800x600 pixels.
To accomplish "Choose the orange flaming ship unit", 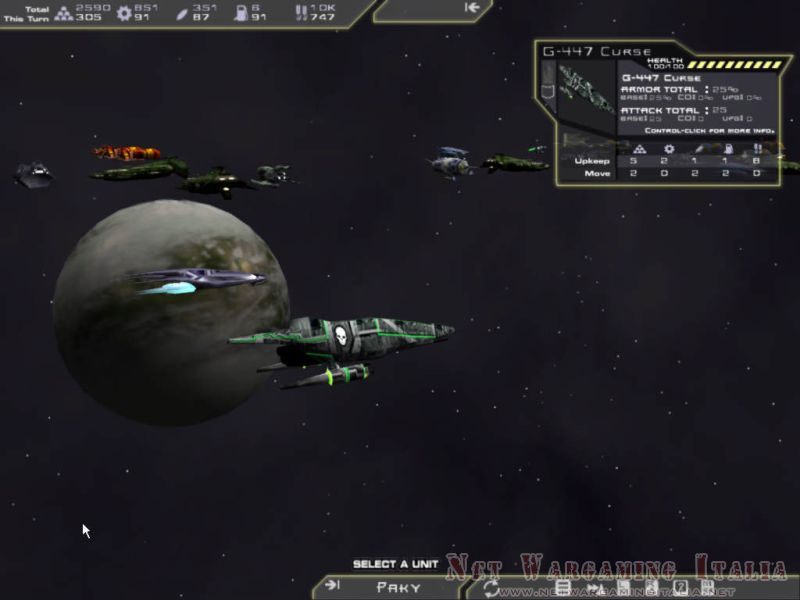I will pyautogui.click(x=126, y=153).
